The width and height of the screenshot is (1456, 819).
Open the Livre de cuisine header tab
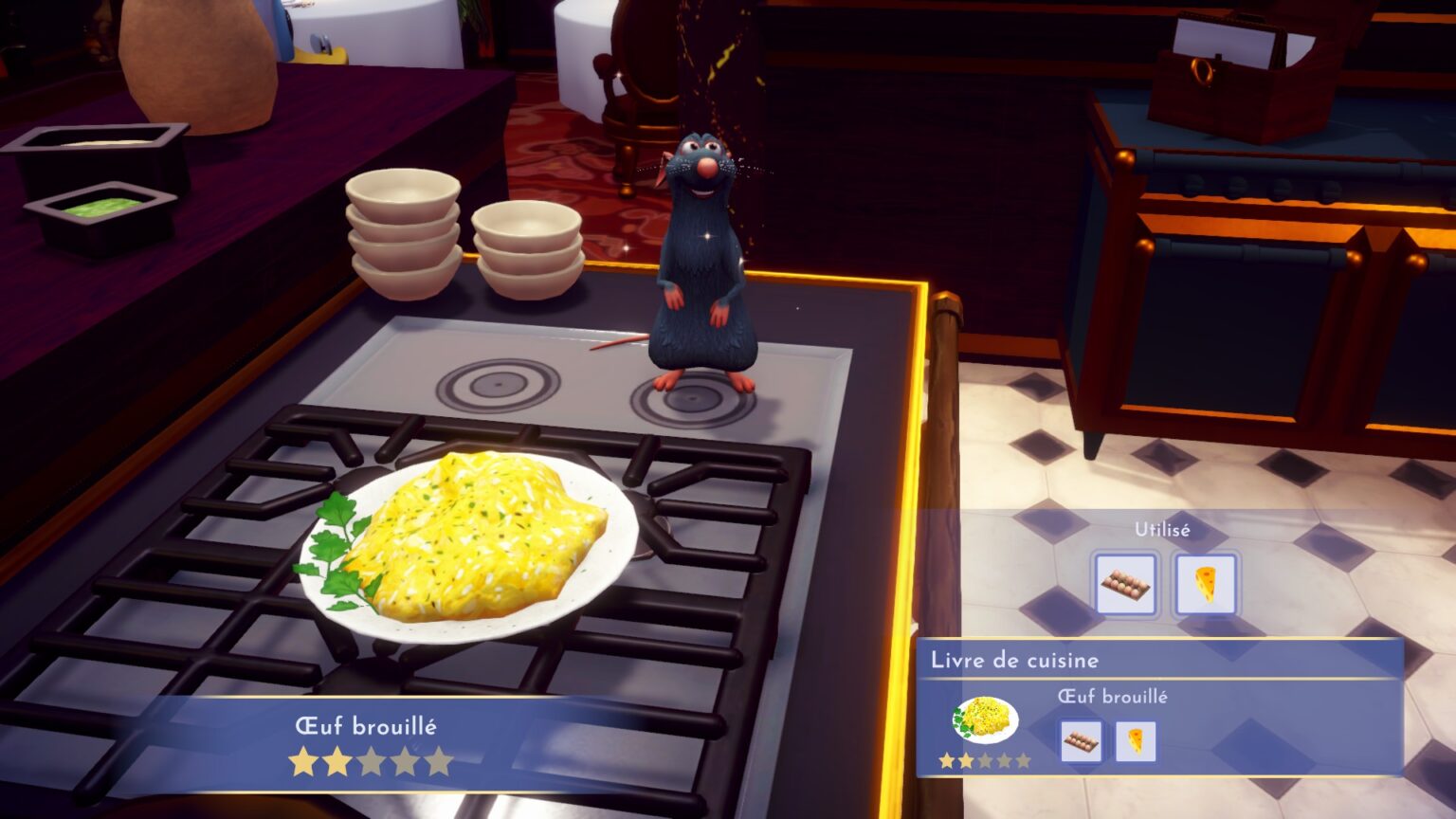pyautogui.click(x=1017, y=661)
